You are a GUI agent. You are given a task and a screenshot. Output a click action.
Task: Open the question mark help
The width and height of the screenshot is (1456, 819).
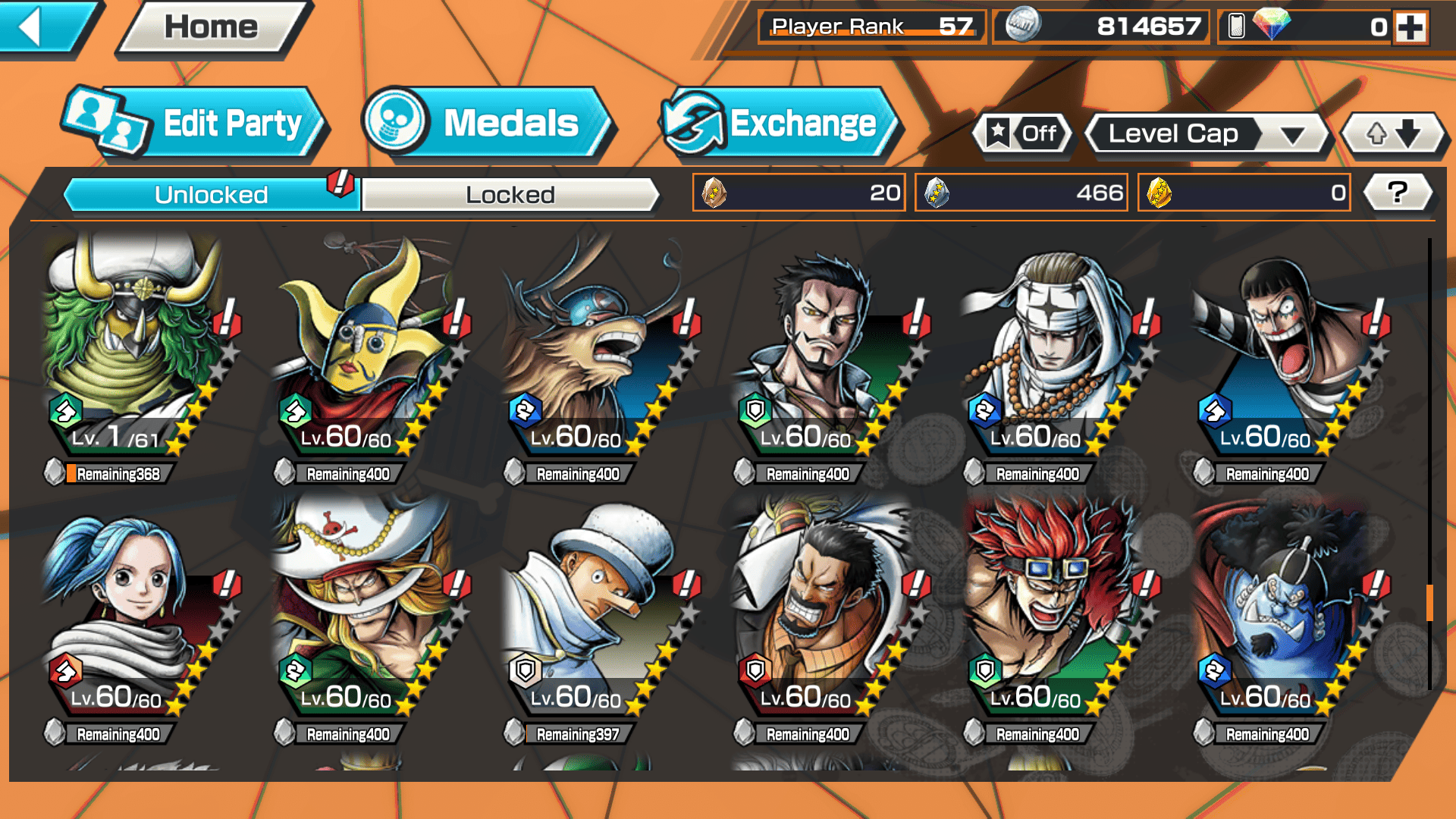coord(1397,193)
